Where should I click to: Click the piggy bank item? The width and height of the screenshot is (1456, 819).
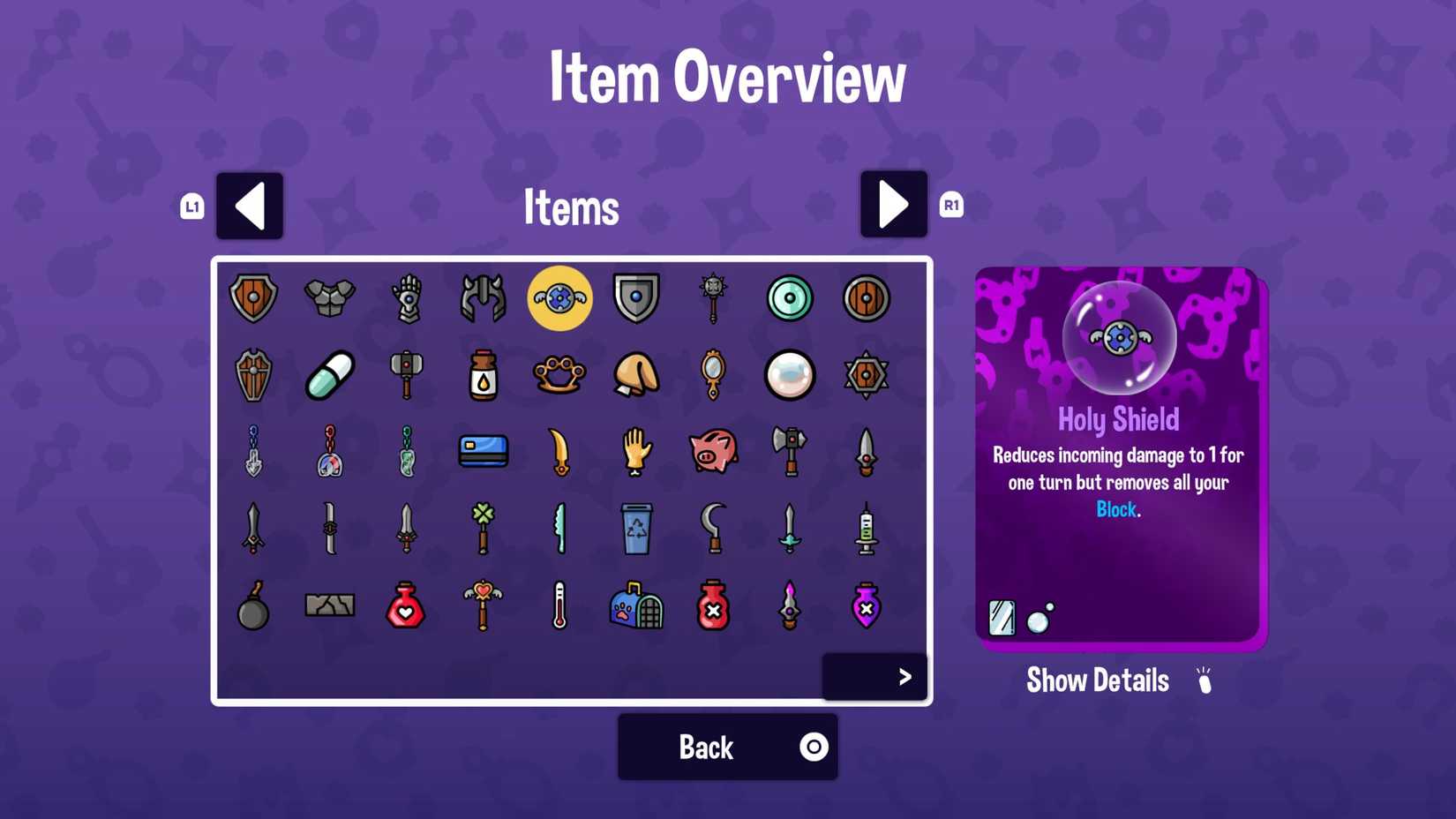coord(714,451)
